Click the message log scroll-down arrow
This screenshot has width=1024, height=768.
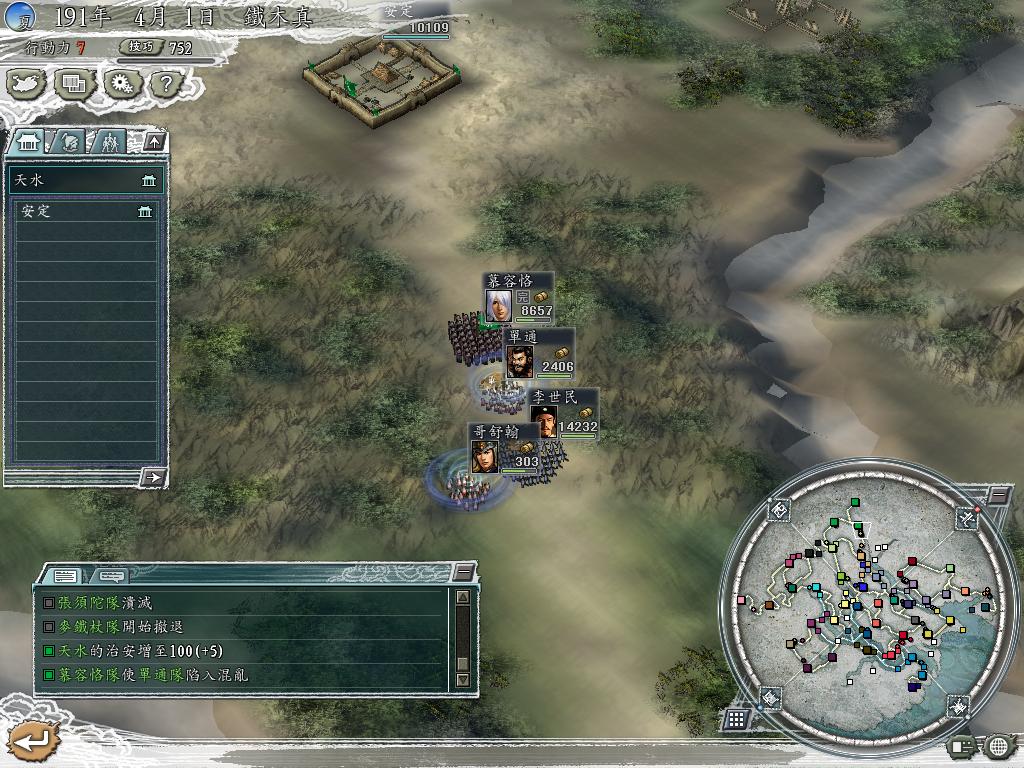462,679
